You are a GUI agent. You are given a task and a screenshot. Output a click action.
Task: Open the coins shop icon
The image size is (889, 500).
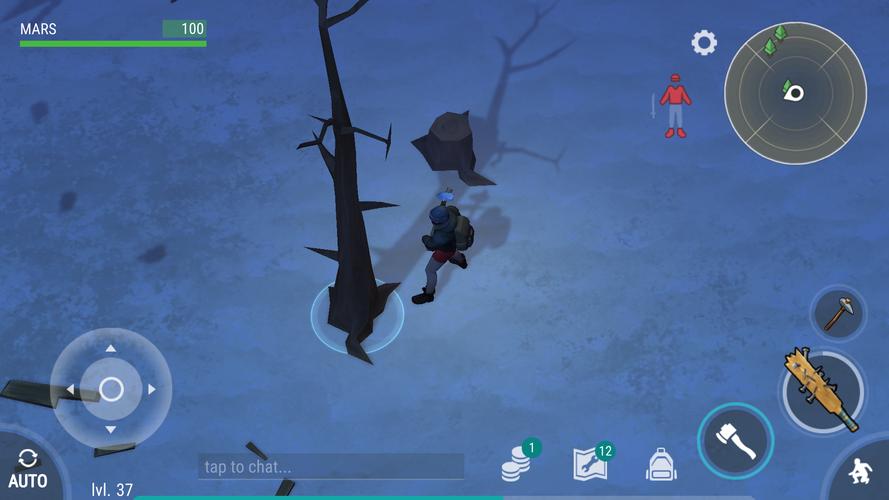[517, 462]
